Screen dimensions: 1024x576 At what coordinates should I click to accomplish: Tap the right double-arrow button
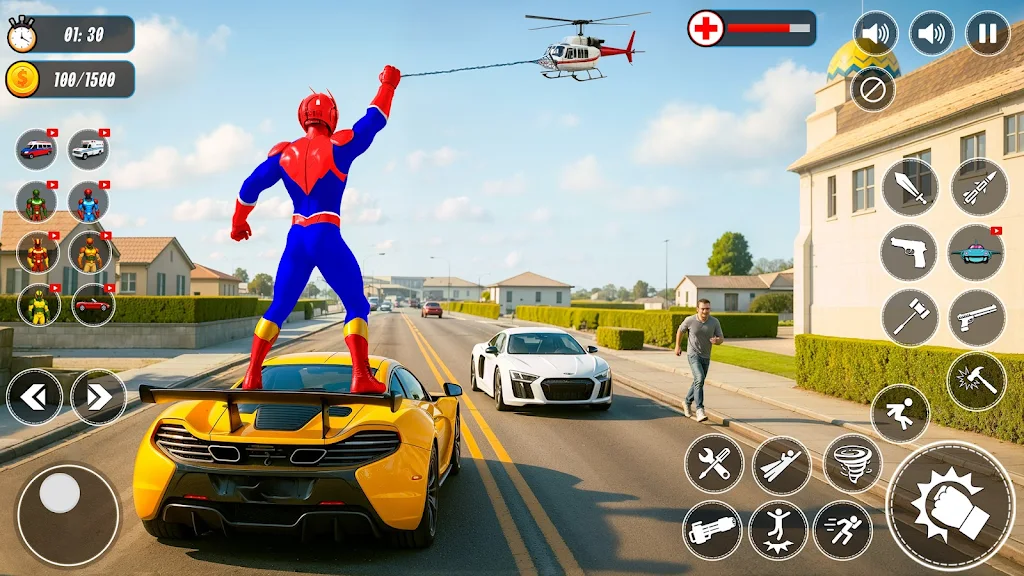point(98,397)
